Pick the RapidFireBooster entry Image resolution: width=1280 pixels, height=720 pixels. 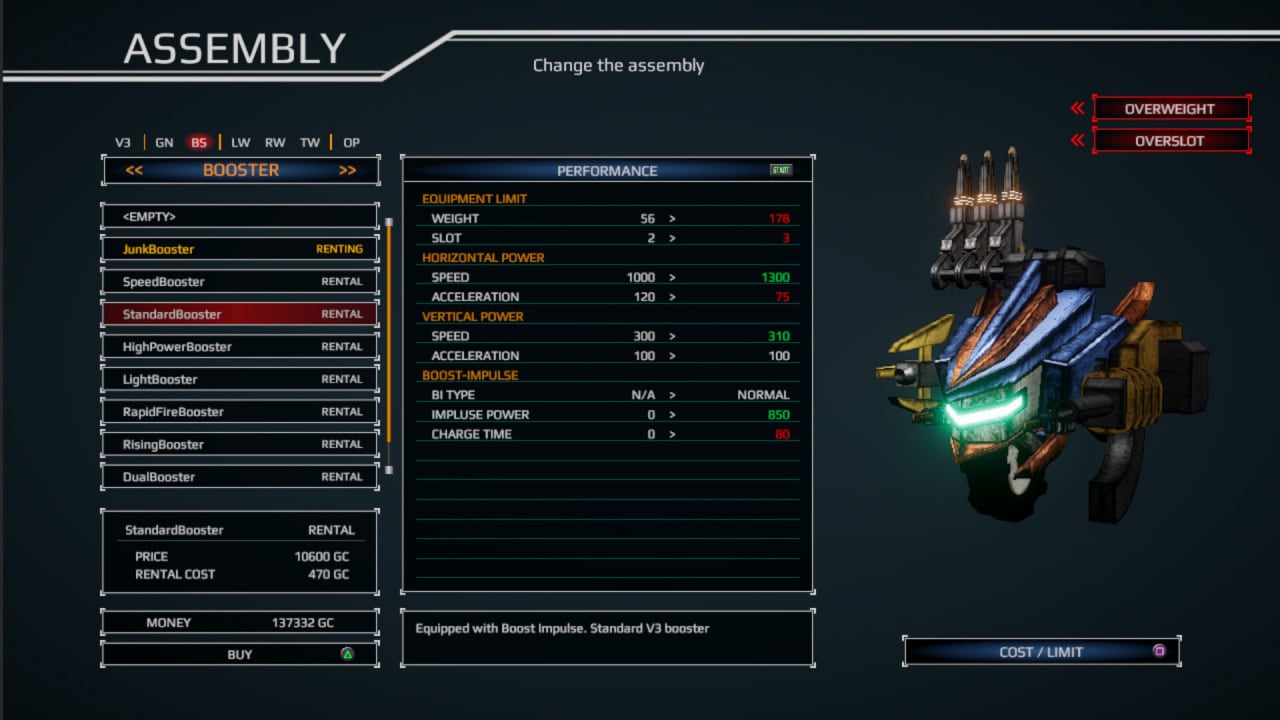click(x=240, y=412)
